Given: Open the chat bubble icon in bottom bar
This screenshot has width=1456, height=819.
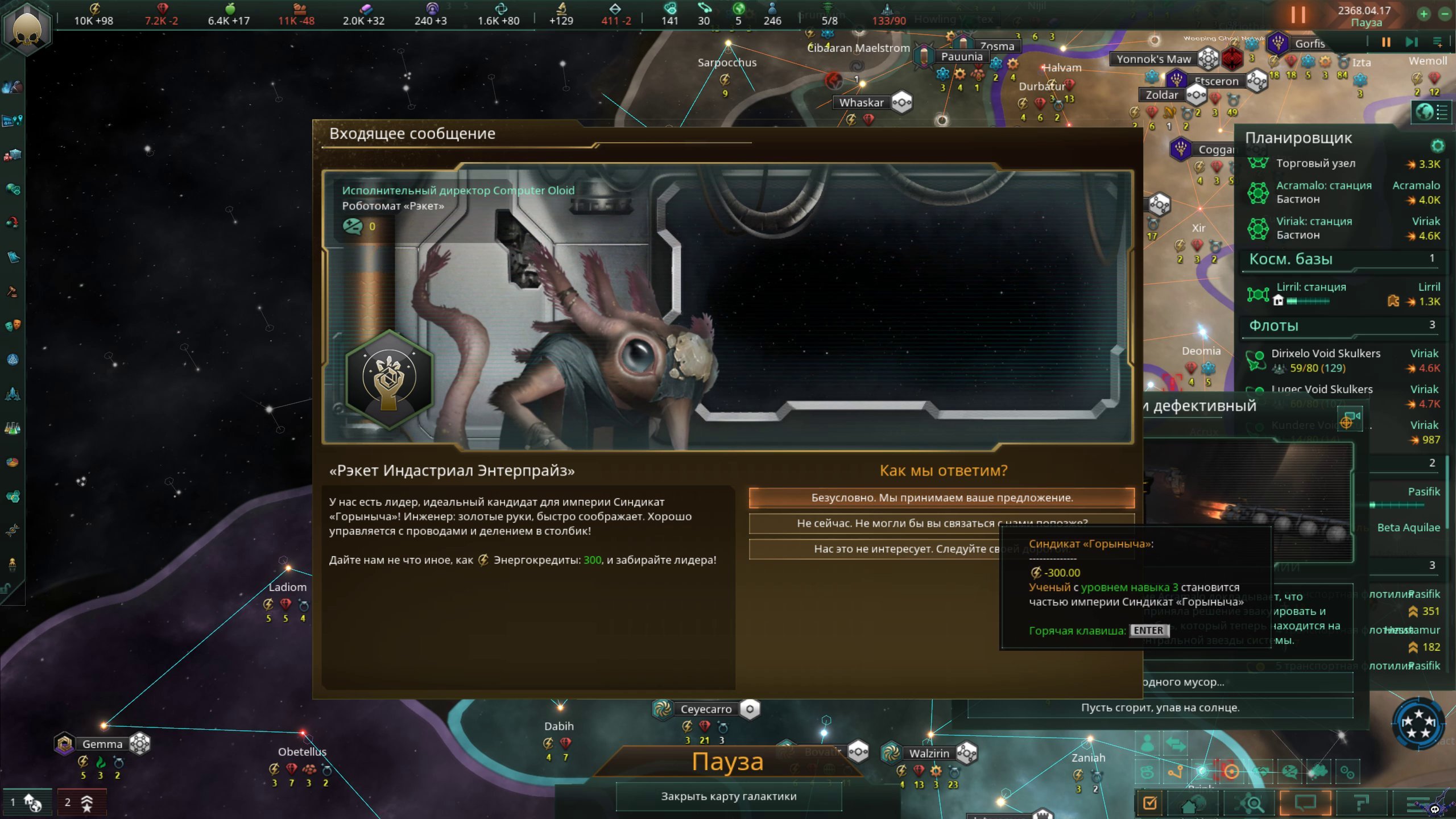Looking at the screenshot, I should [x=1305, y=803].
